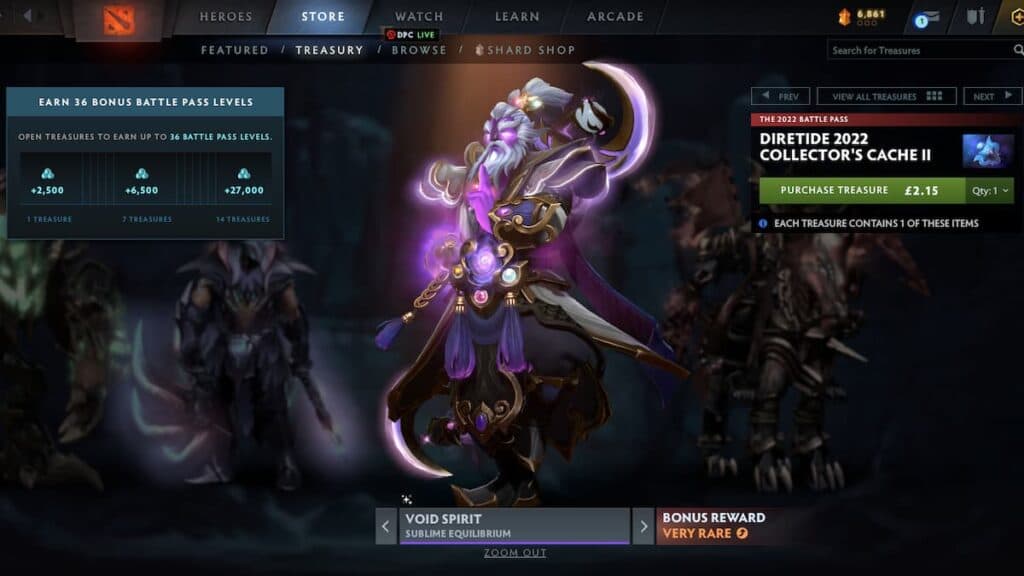This screenshot has width=1024, height=576.
Task: Purchase the treasure for £2.15
Action: click(863, 190)
